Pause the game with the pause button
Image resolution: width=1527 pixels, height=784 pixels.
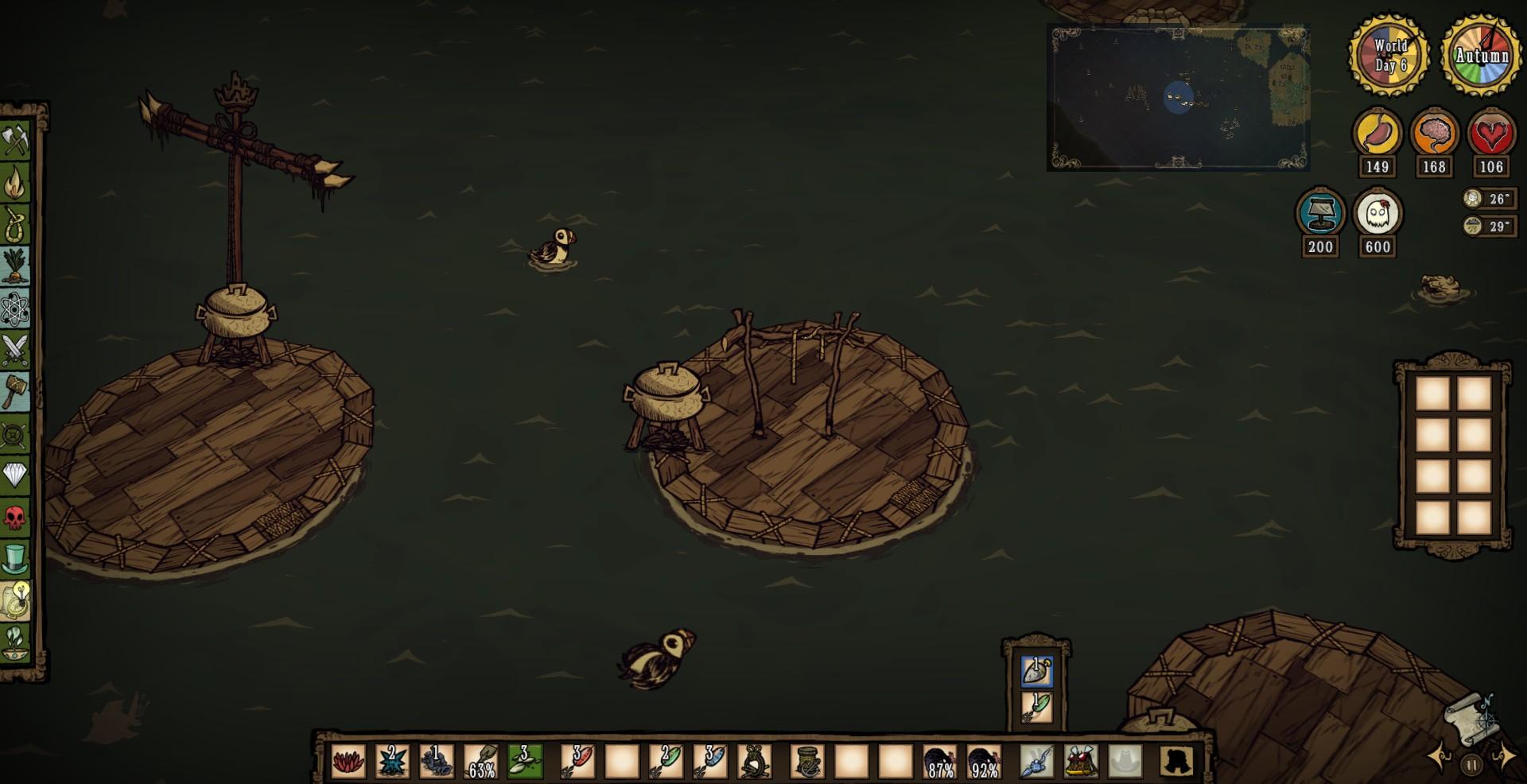coord(1471,765)
